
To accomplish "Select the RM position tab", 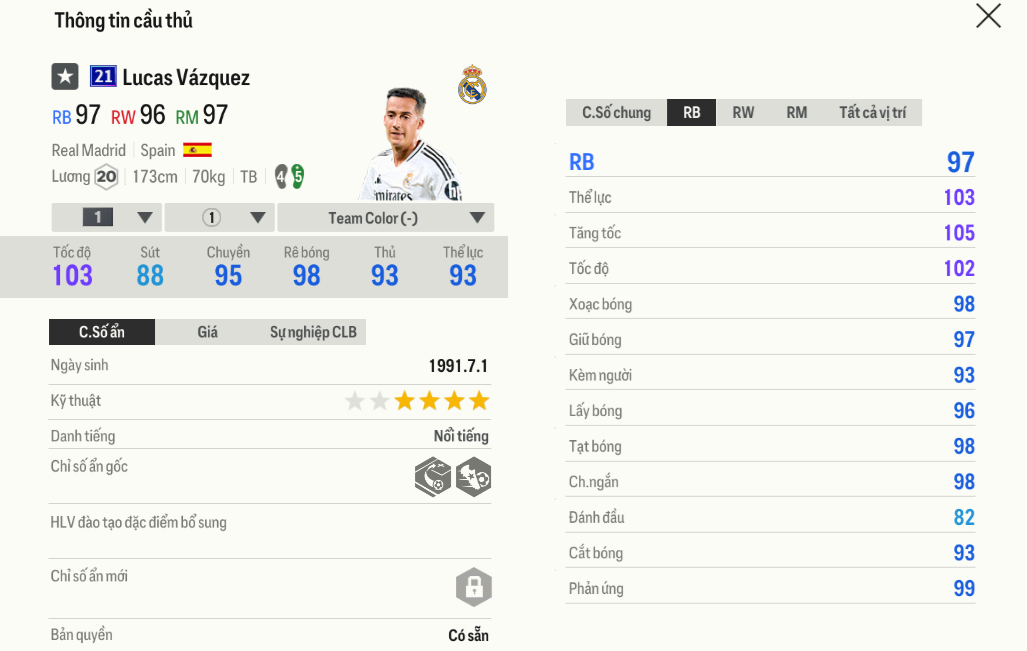I will click(797, 113).
